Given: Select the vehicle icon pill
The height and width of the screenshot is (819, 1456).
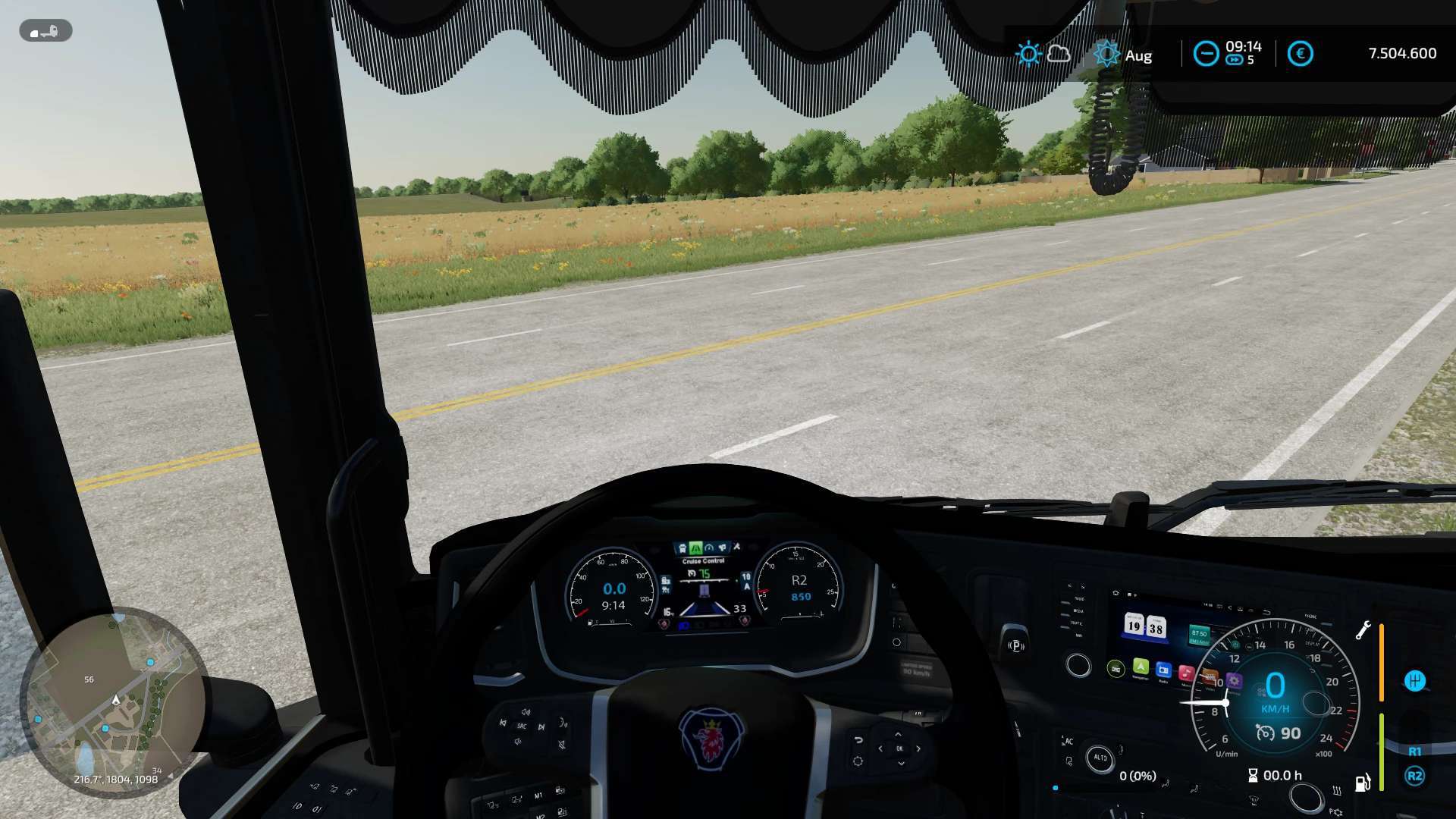Looking at the screenshot, I should tap(45, 31).
